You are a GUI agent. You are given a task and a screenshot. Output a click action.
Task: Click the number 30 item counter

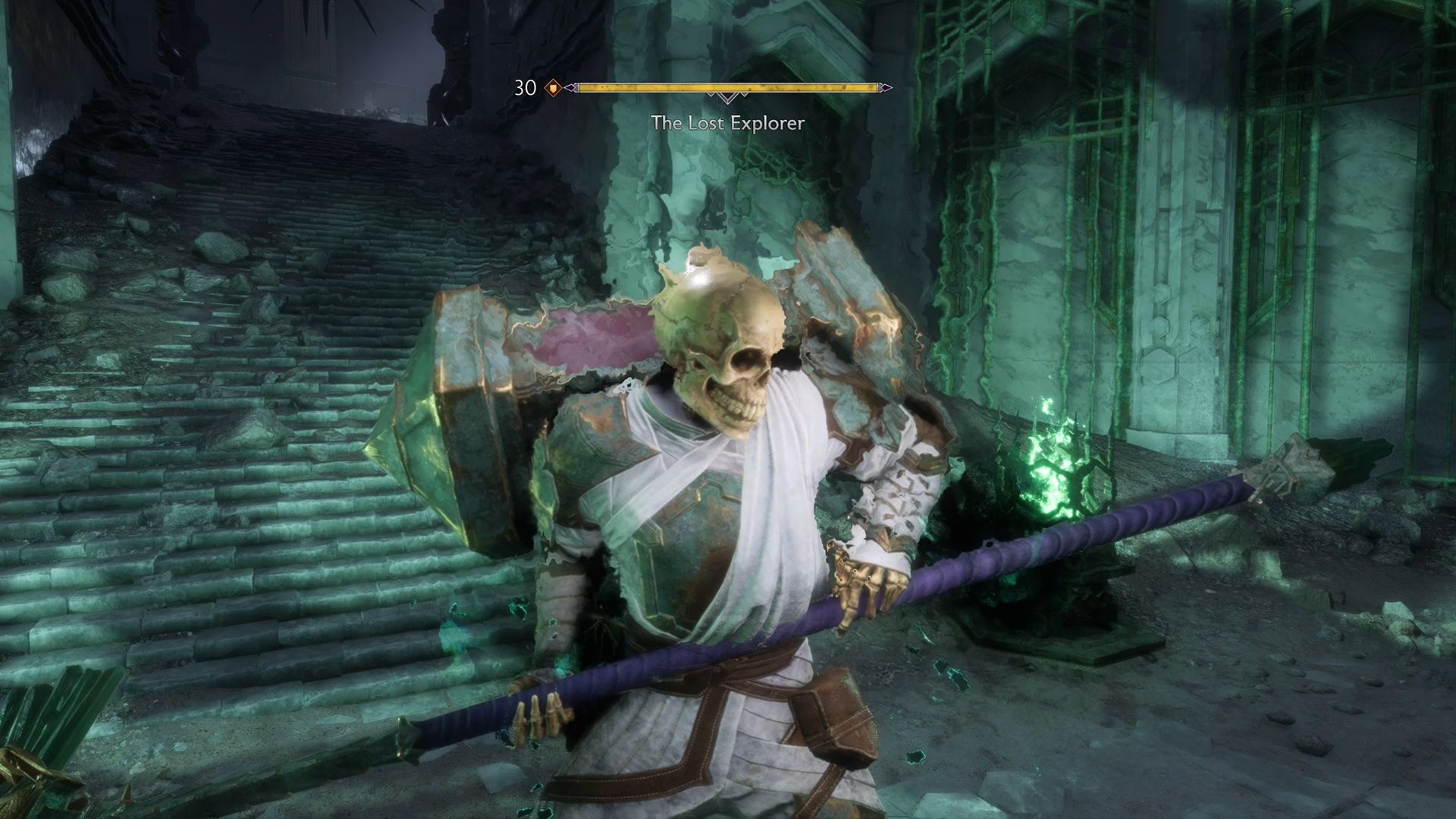tap(525, 87)
